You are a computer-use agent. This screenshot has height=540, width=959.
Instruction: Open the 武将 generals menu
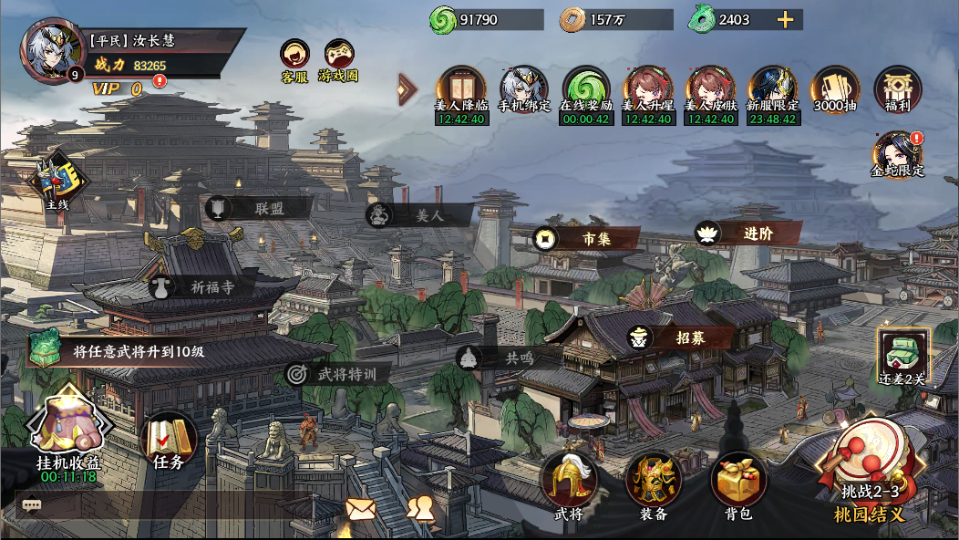pyautogui.click(x=569, y=483)
